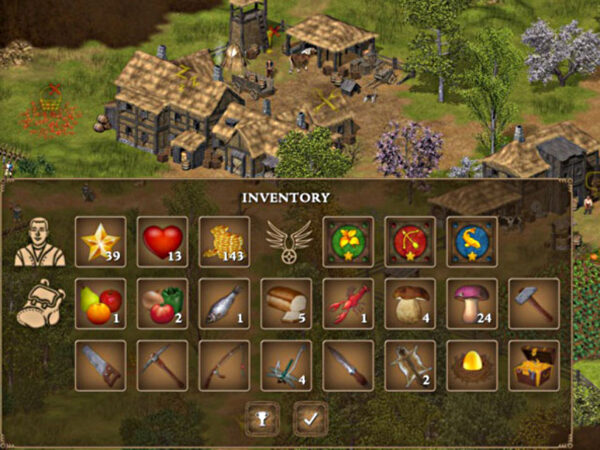Click the blue fish badge

[x=472, y=241]
